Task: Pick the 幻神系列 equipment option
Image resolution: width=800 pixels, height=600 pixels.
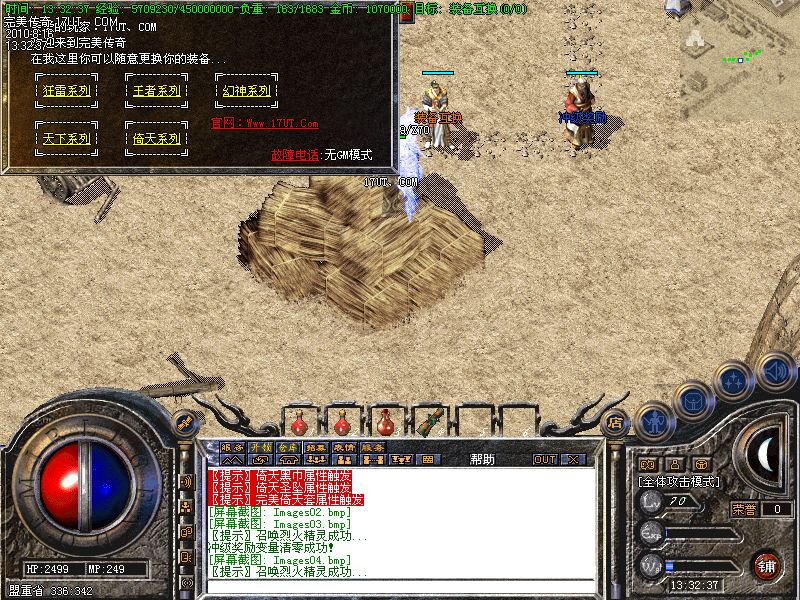Action: click(245, 90)
